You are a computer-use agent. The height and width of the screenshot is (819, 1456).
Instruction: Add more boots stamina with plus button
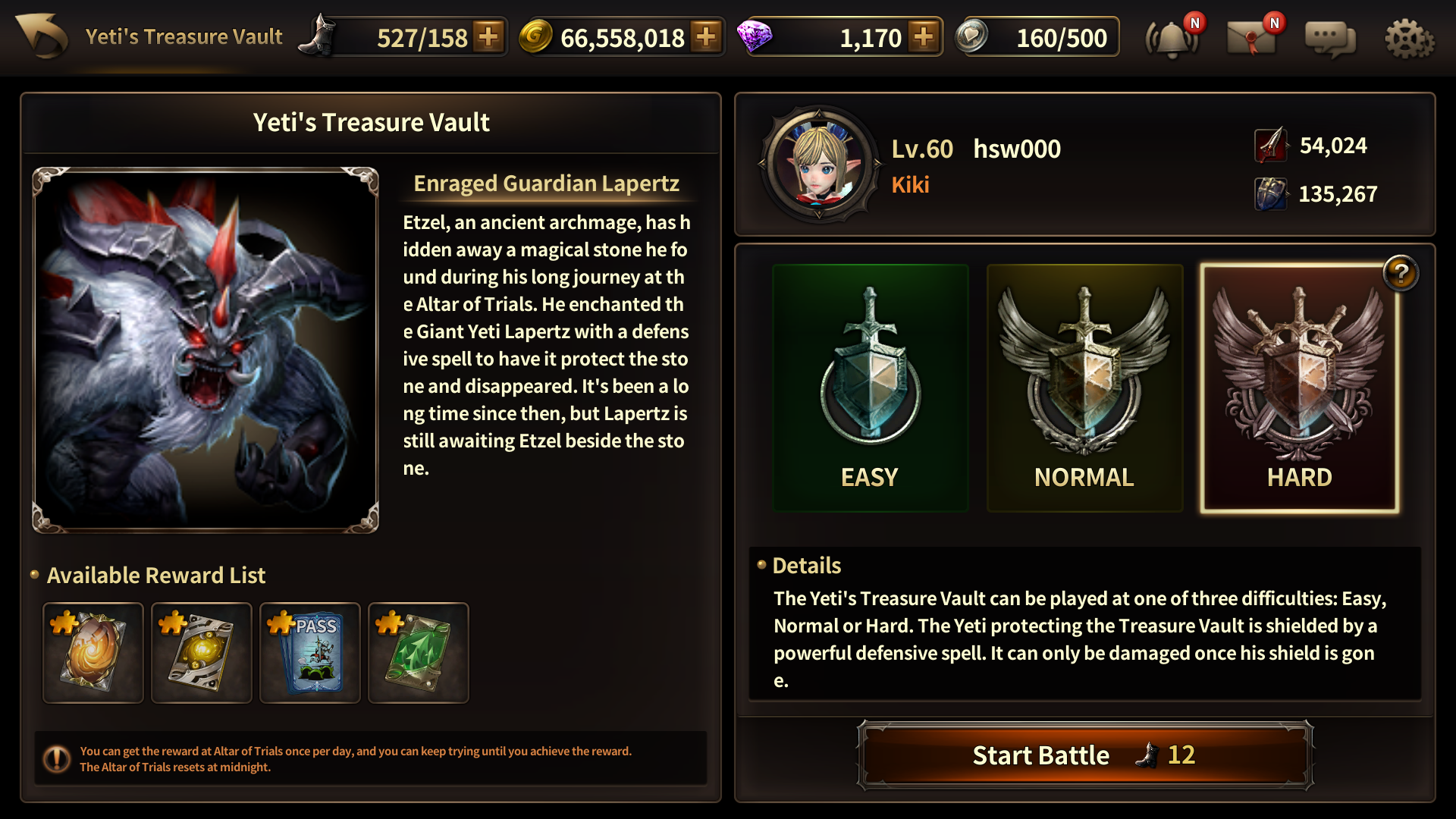click(489, 36)
